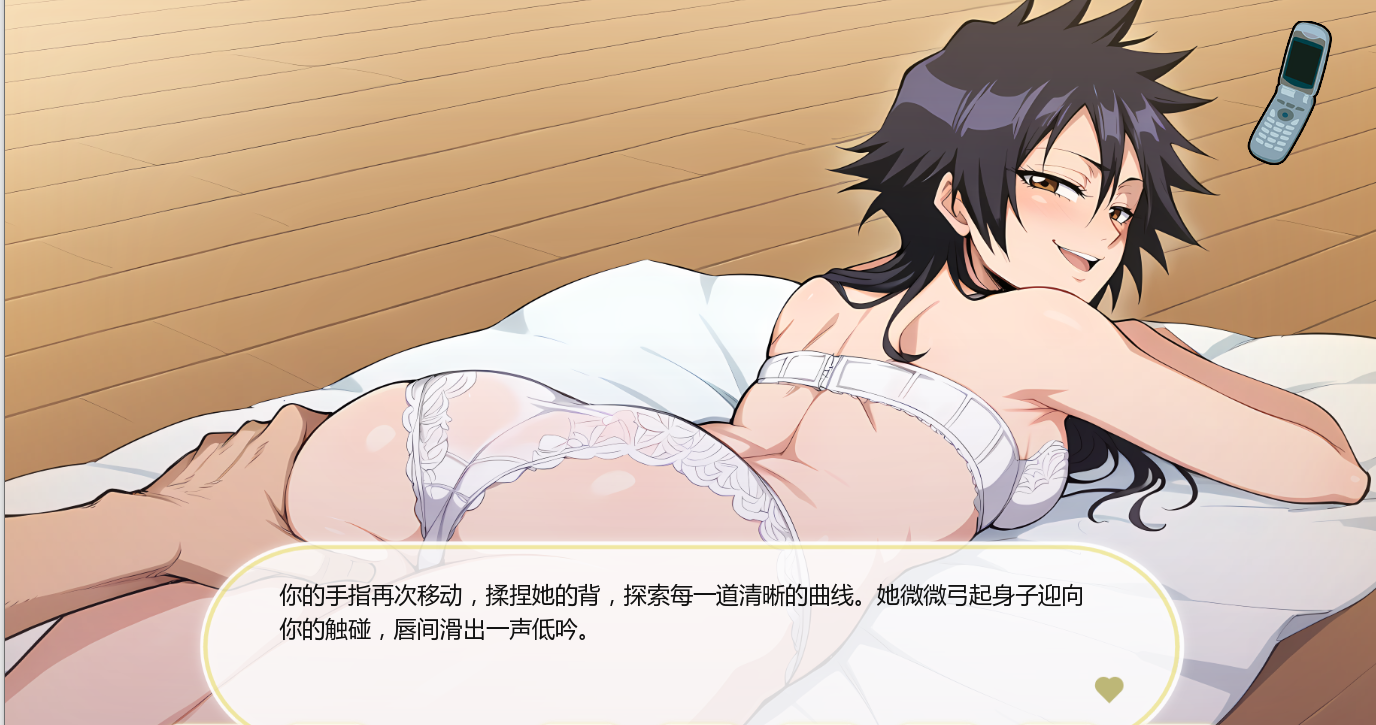Click the thin scrollbar on the left edge
The height and width of the screenshot is (725, 1376).
pos(3,360)
